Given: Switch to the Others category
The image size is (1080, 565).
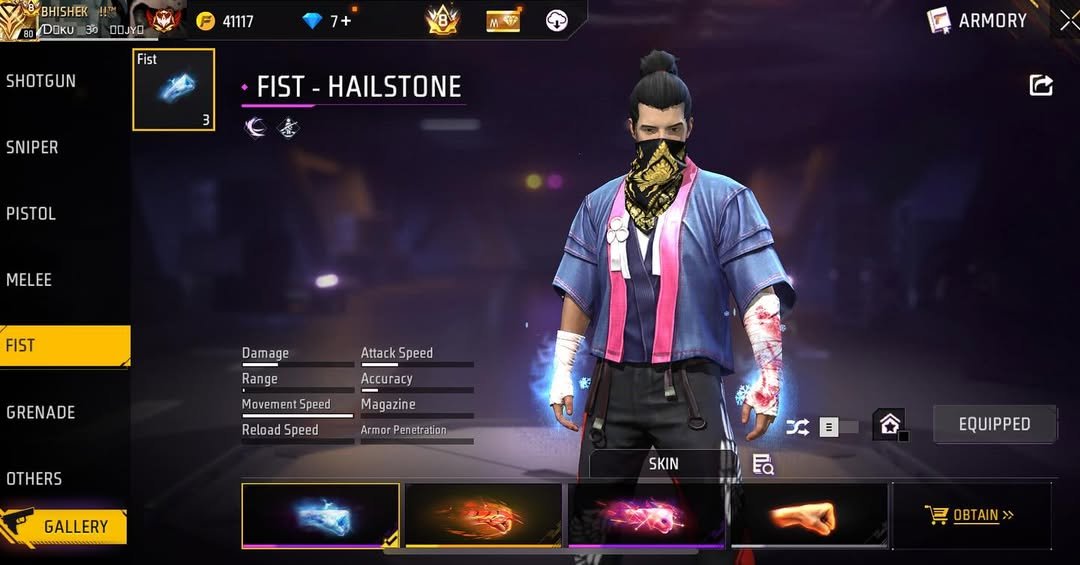Looking at the screenshot, I should [x=34, y=478].
